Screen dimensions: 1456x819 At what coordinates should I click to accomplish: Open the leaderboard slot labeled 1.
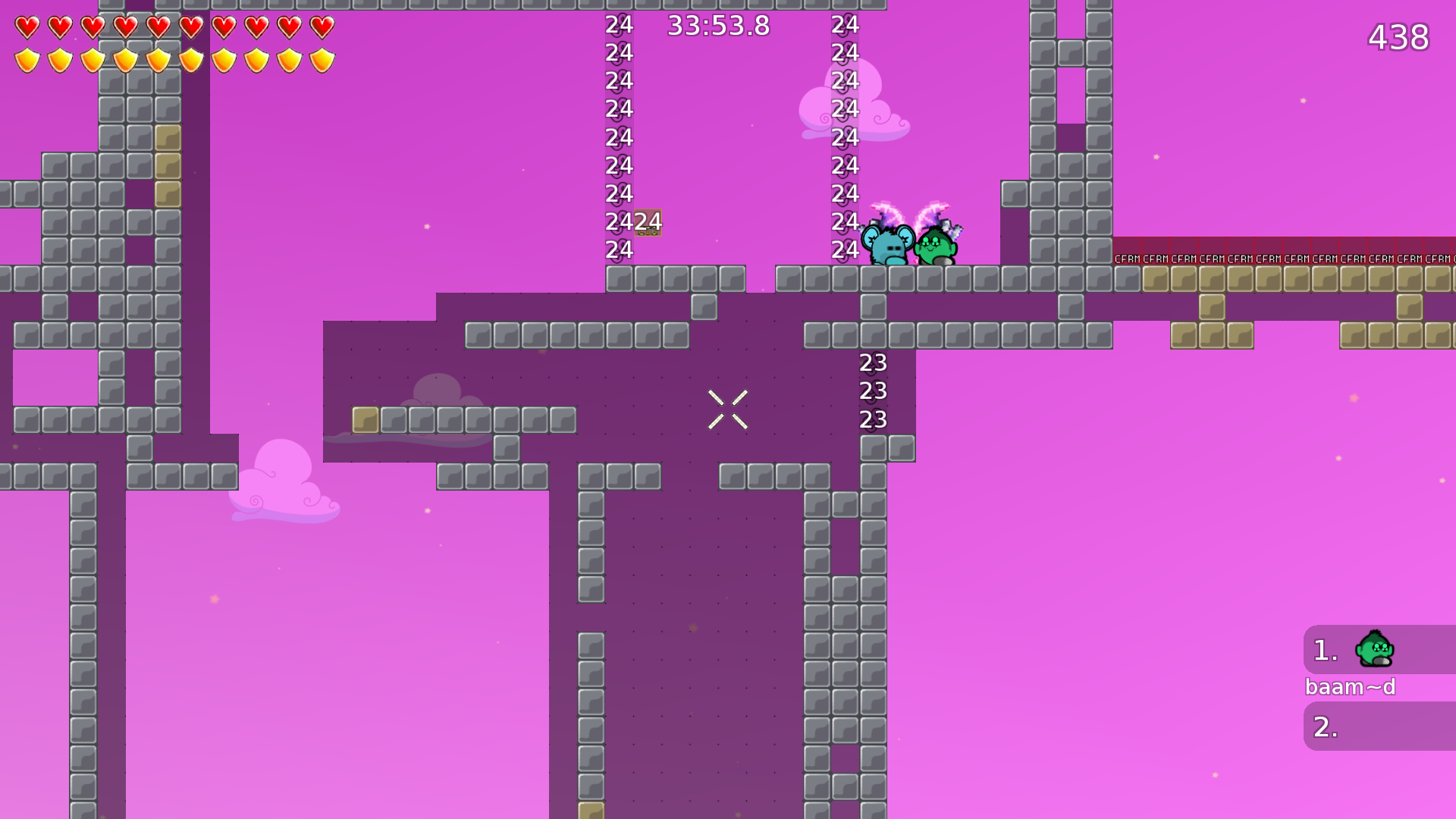(x=1323, y=648)
